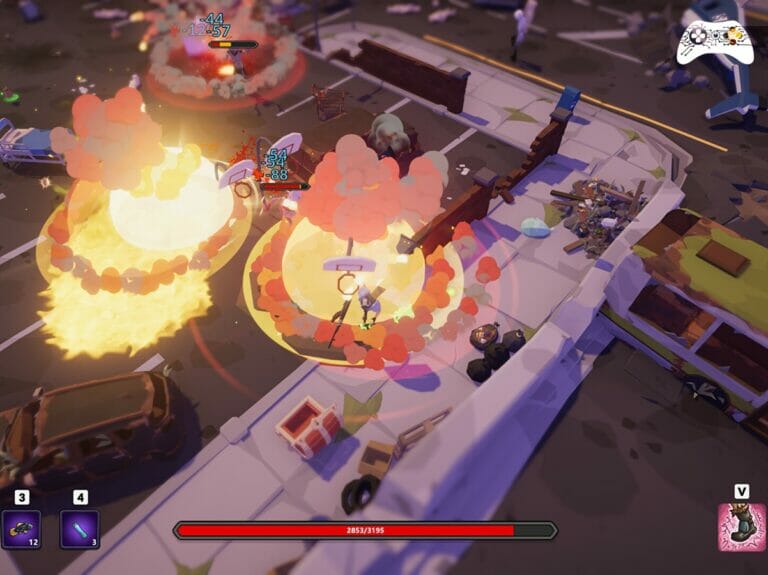Use the blue stick item slot

click(x=79, y=529)
